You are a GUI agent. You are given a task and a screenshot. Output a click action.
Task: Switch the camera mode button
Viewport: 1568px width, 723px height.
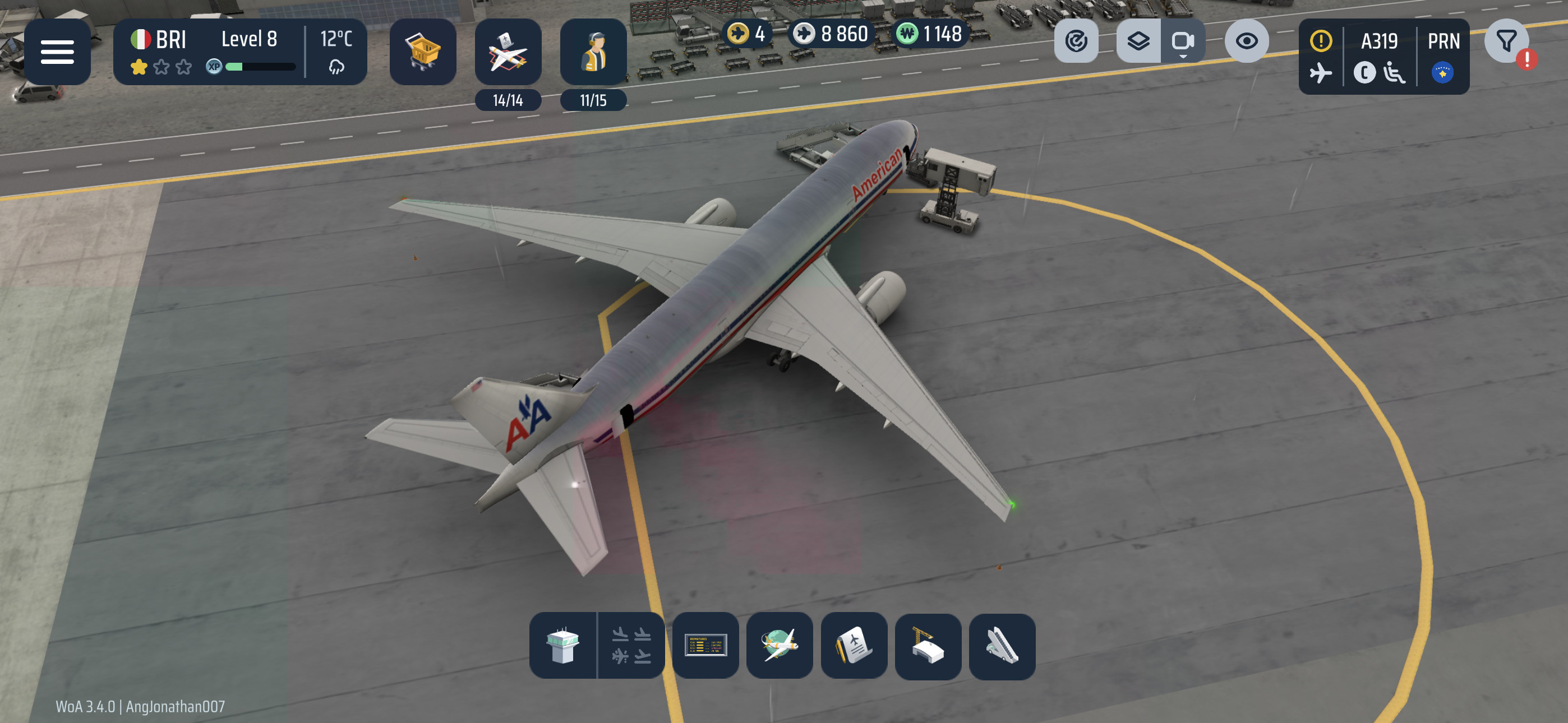pyautogui.click(x=1182, y=41)
